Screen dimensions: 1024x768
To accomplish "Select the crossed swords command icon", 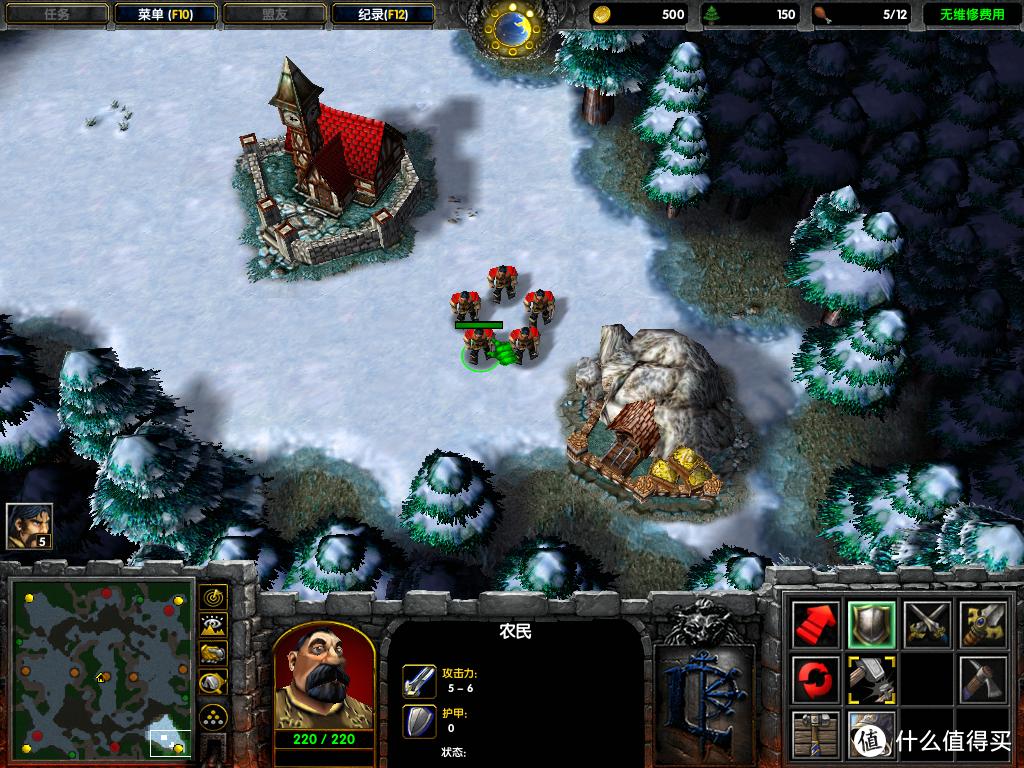I will pyautogui.click(x=926, y=624).
